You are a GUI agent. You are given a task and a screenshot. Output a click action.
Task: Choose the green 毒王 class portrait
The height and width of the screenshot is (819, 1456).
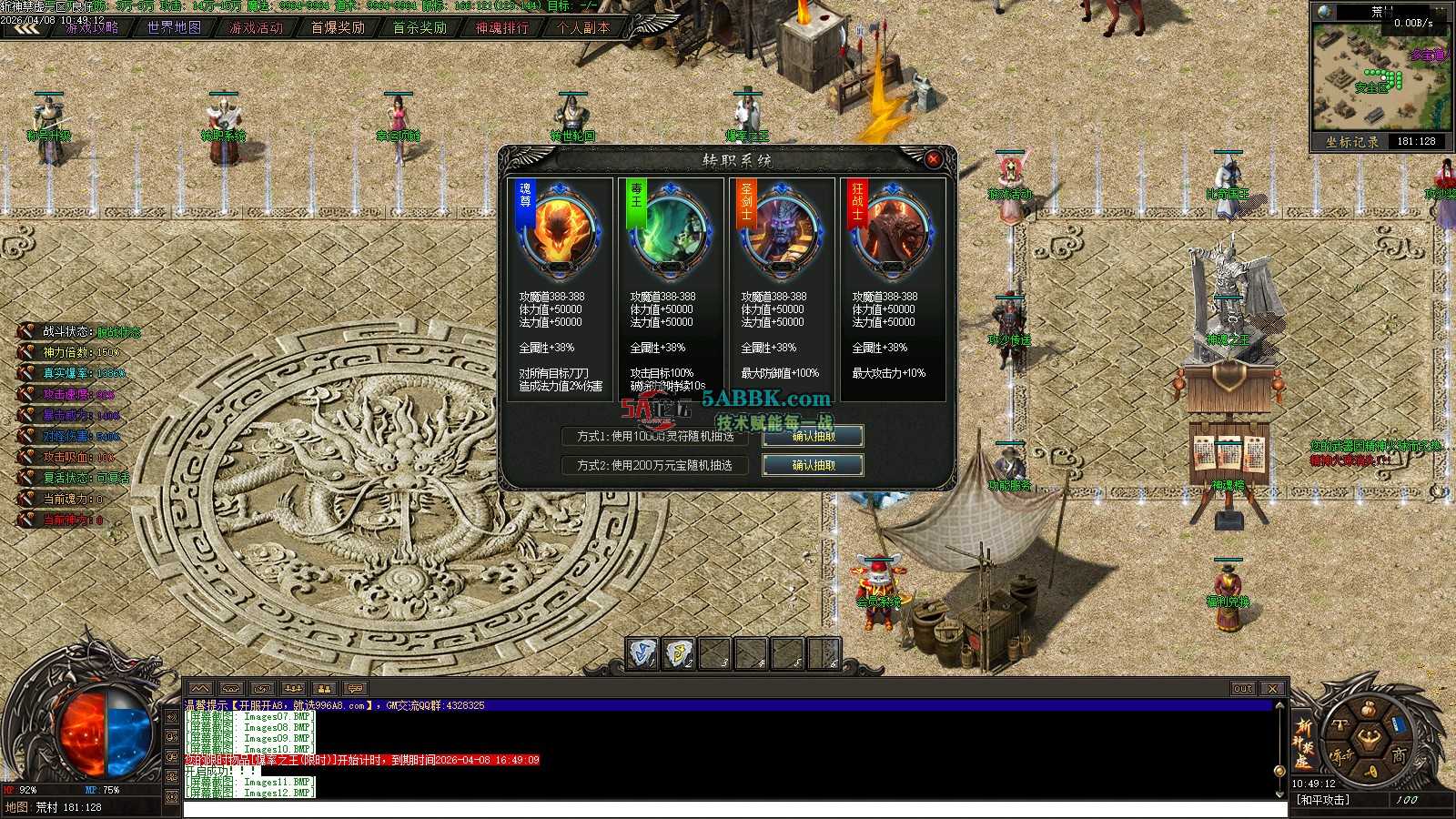coord(670,229)
